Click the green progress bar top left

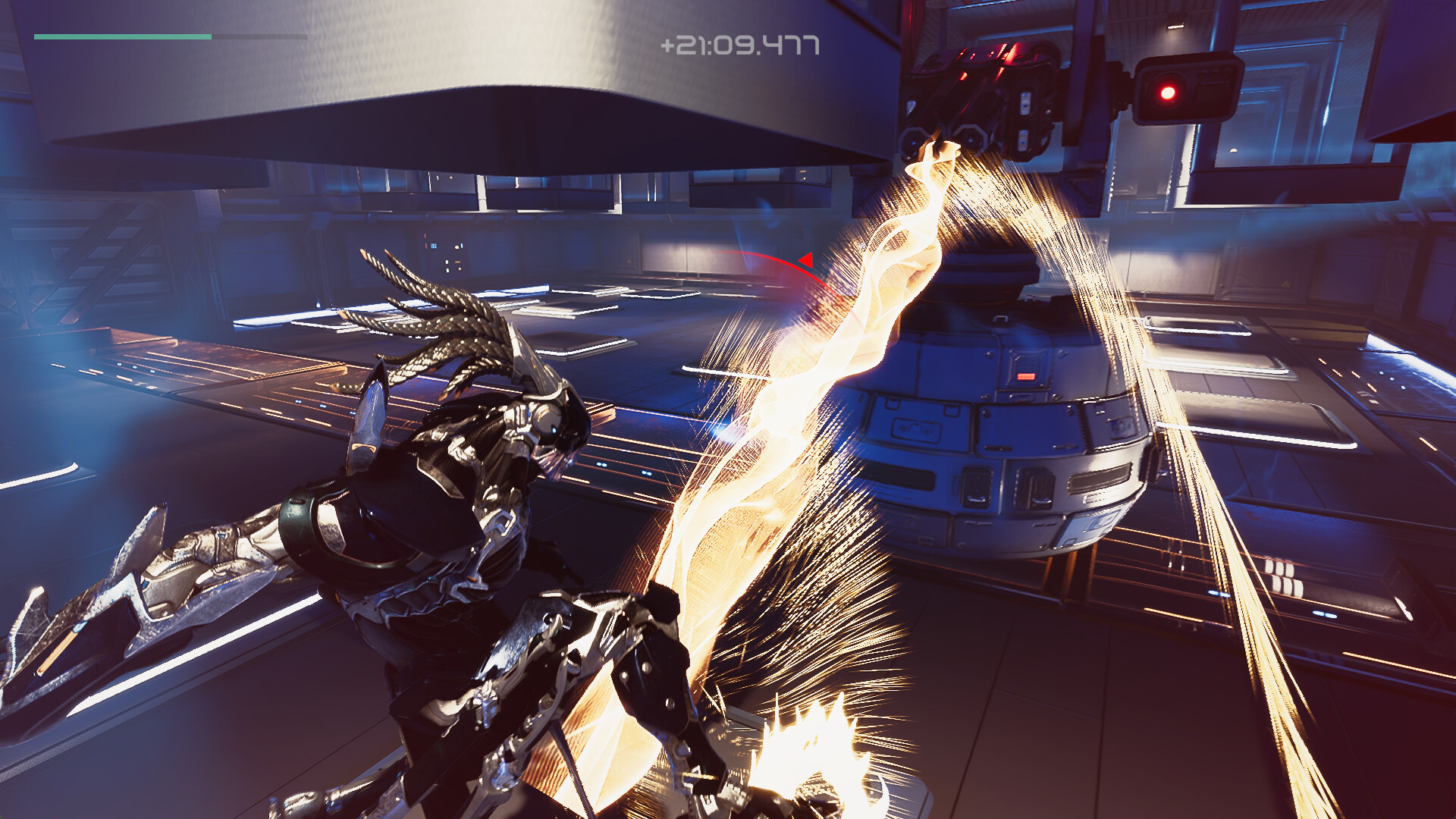pos(121,36)
